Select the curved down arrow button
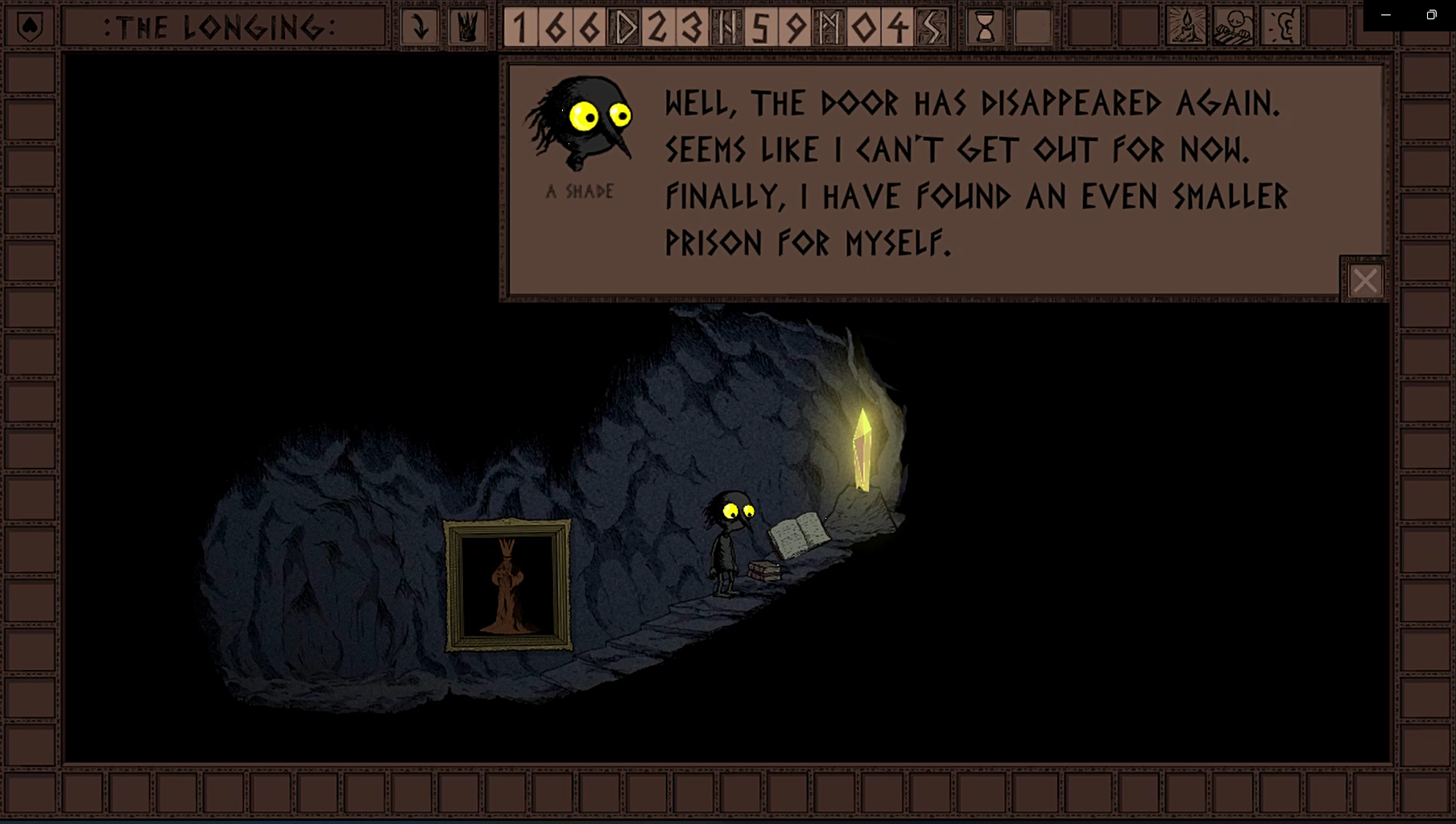Viewport: 1456px width, 824px height. coord(420,27)
